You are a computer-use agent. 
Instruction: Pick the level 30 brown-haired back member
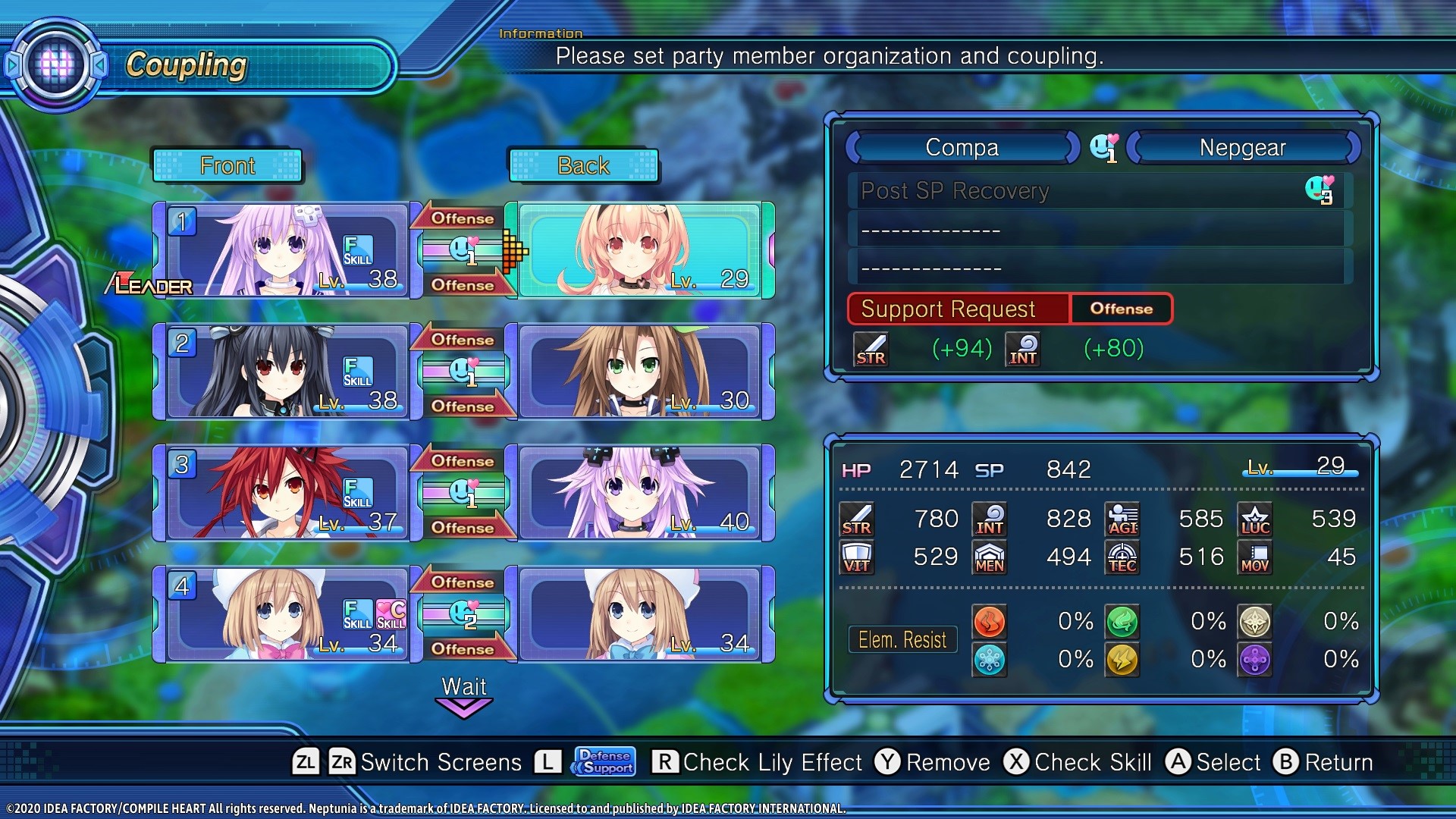tap(639, 372)
